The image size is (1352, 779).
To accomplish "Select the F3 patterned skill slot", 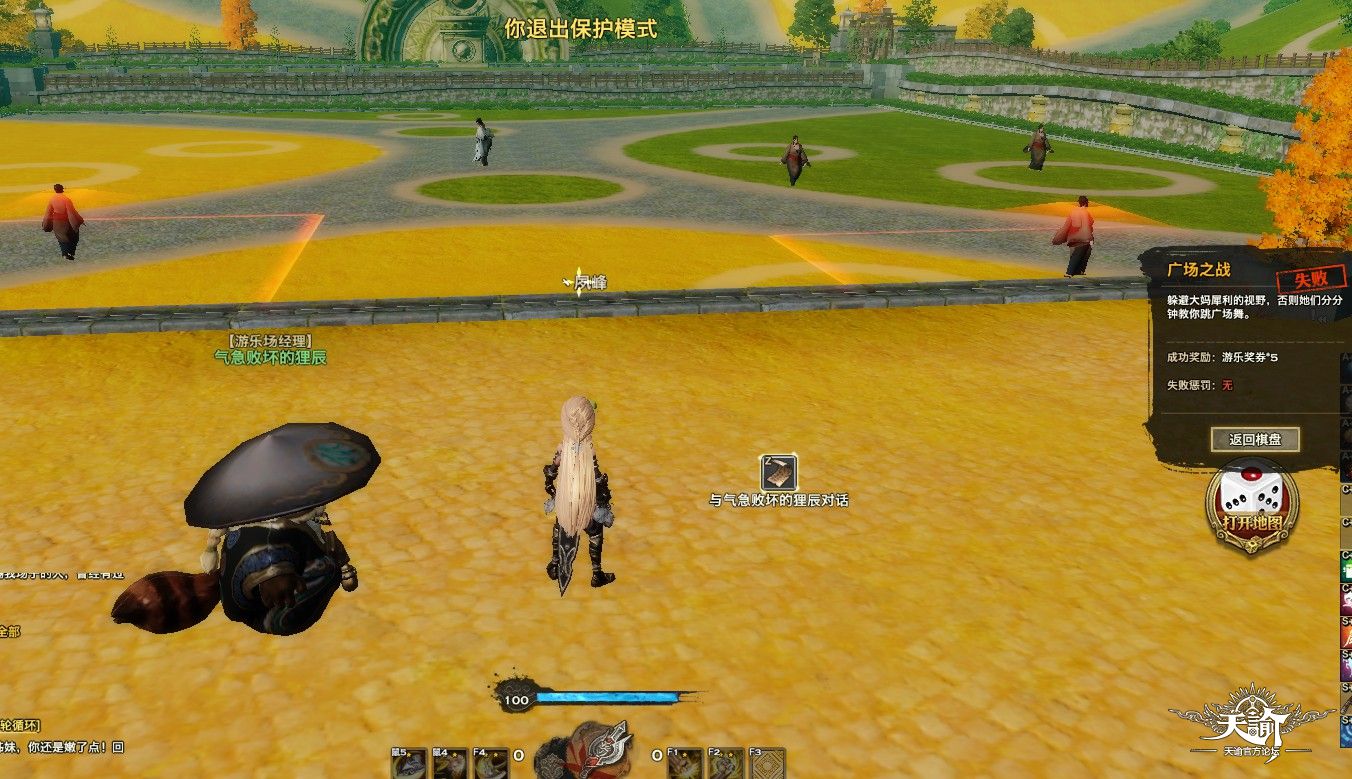I will coord(767,764).
